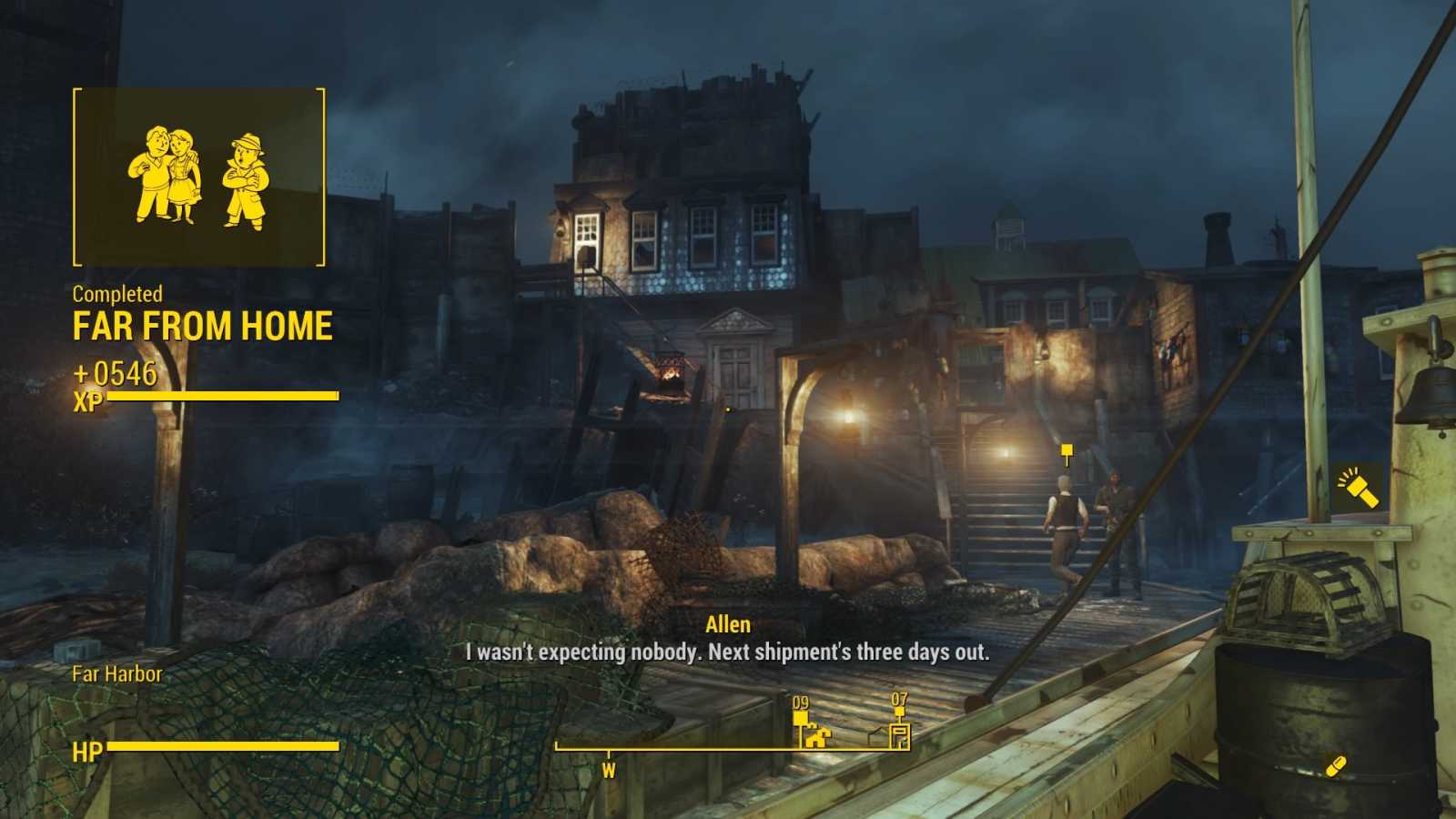Click the +0546 XP amount text
1456x819 pixels.
click(114, 372)
